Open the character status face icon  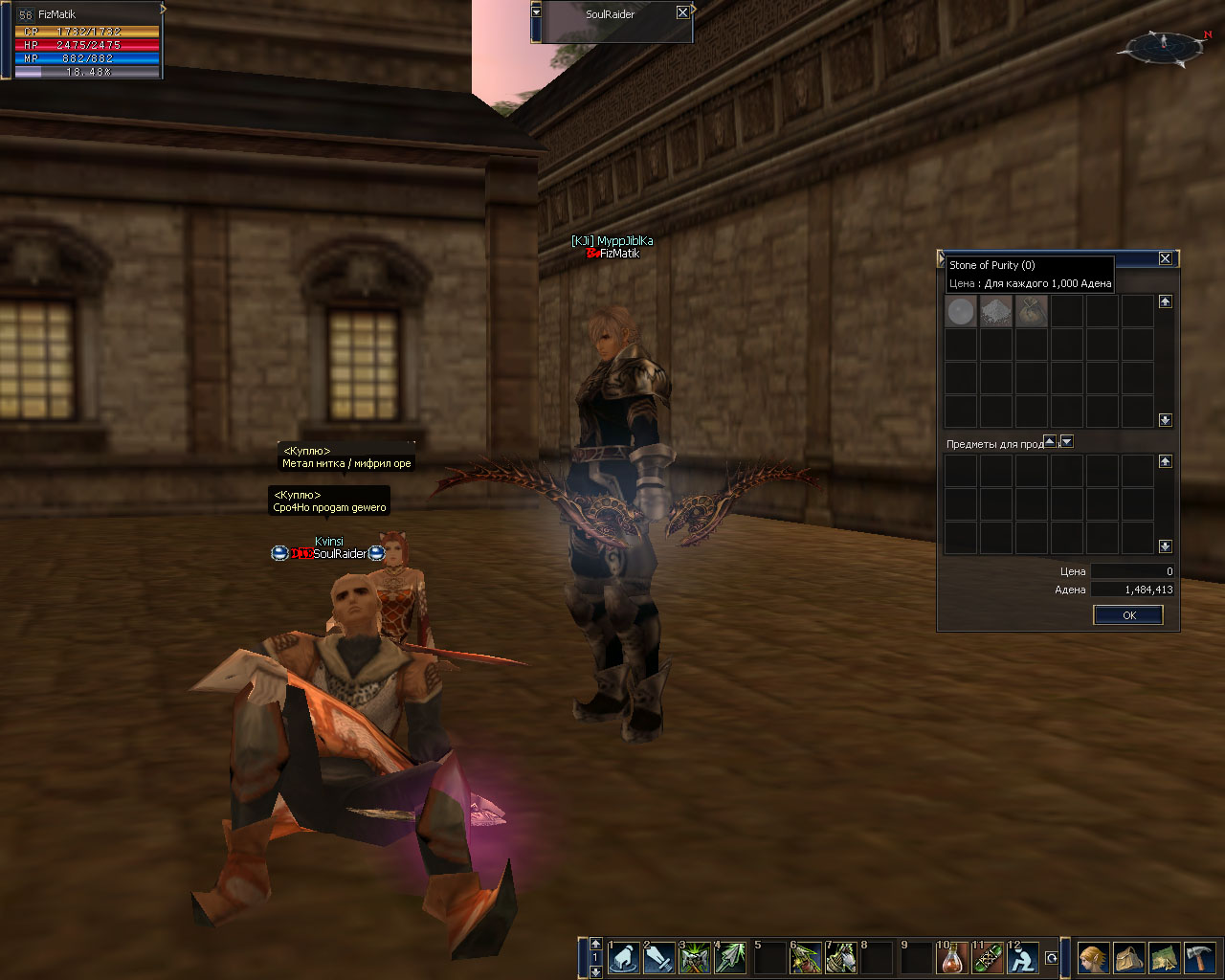(1092, 957)
